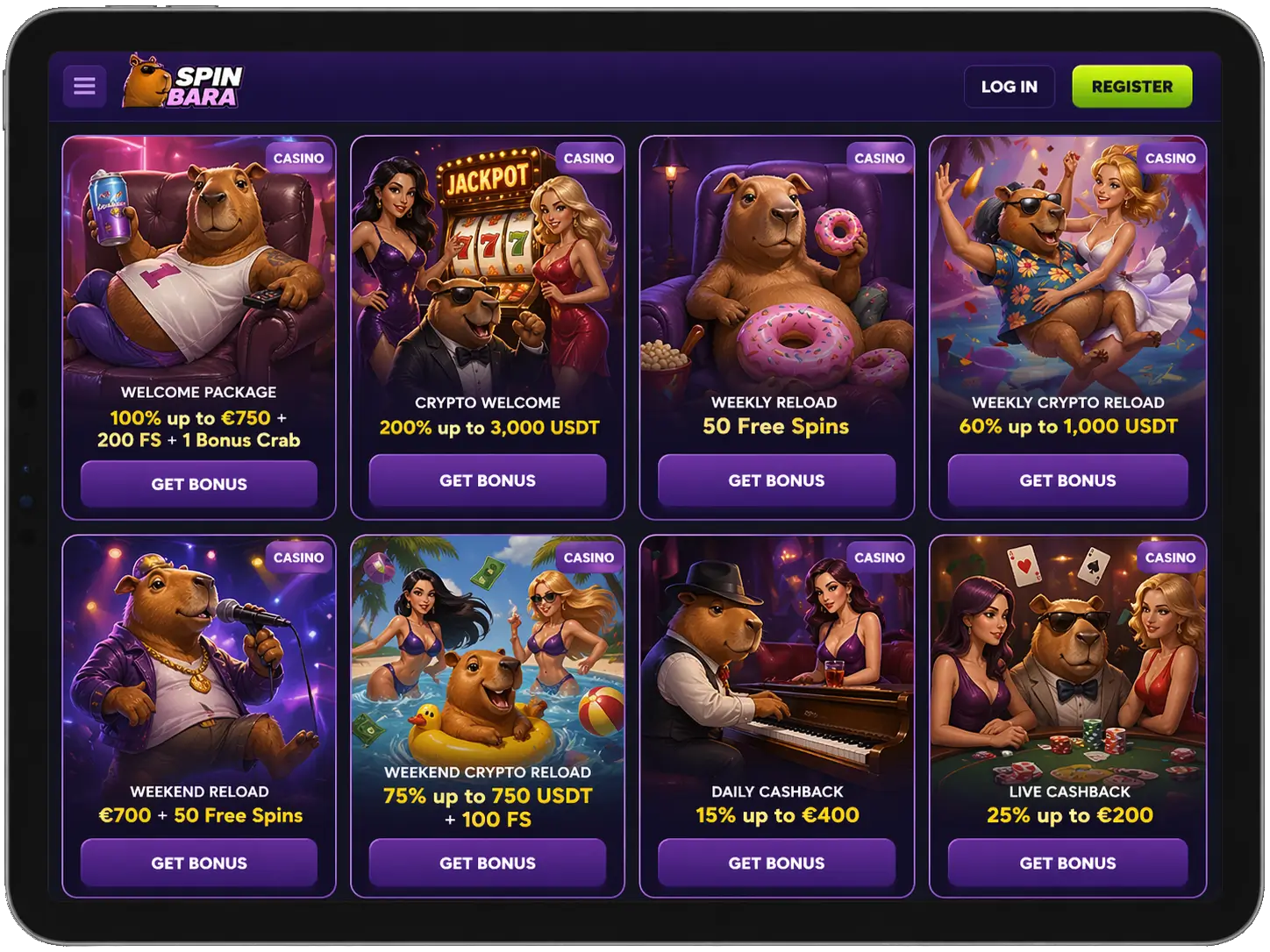Get the Crypto Welcome 3,000 USDT bonus

(x=488, y=480)
